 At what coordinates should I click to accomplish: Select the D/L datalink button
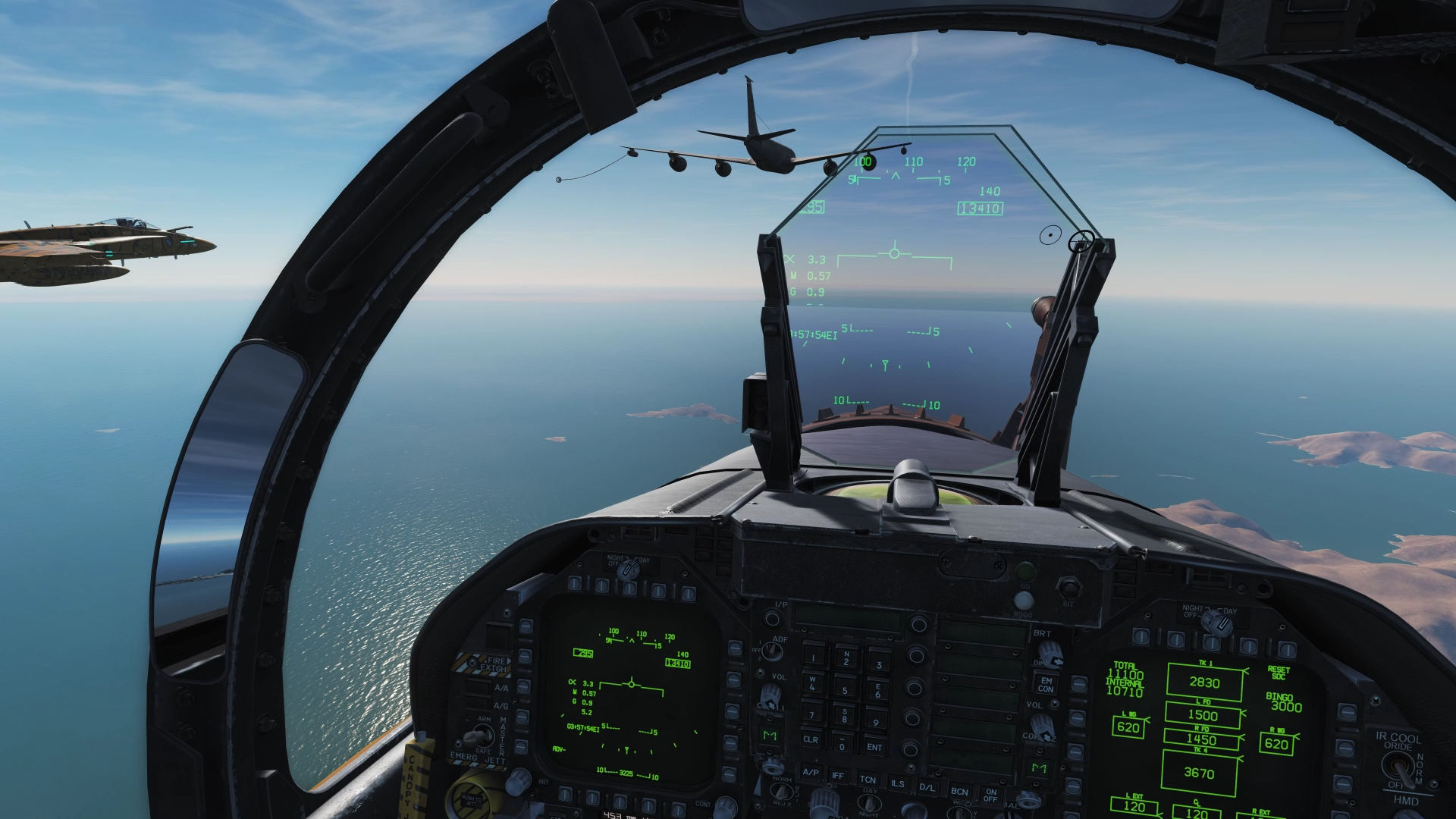(x=927, y=787)
